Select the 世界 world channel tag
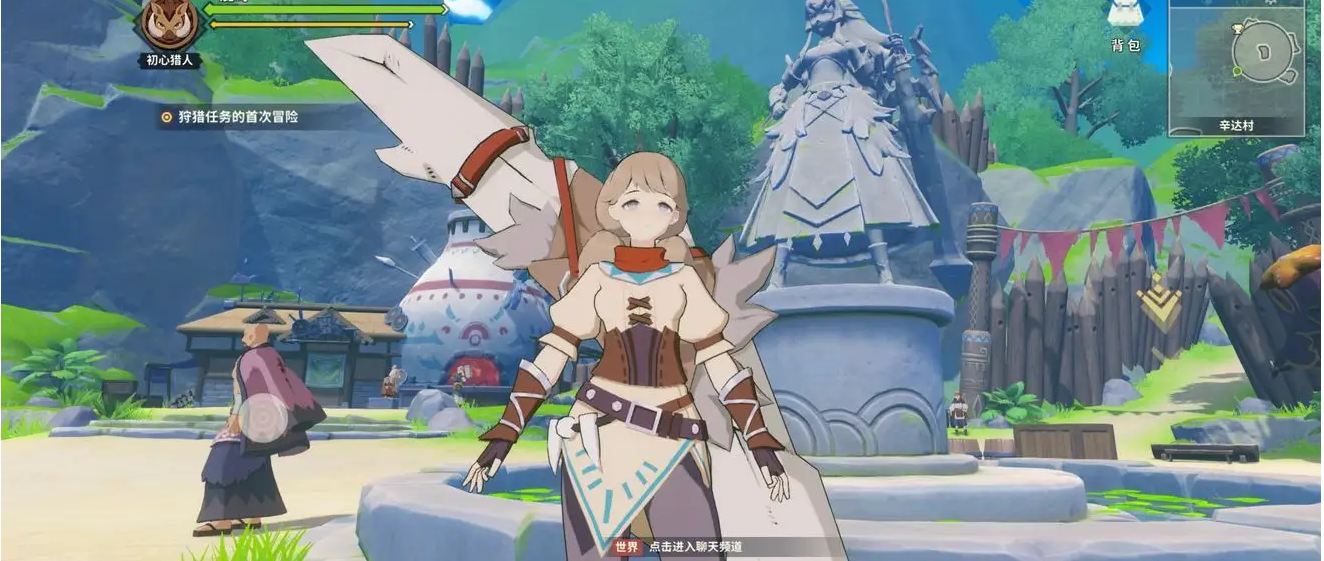The height and width of the screenshot is (561, 1324). 626,547
